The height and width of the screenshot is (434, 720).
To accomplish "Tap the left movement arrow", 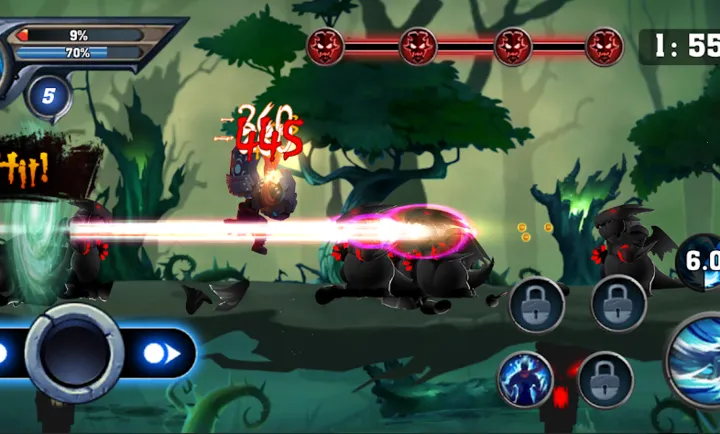I will (3, 353).
